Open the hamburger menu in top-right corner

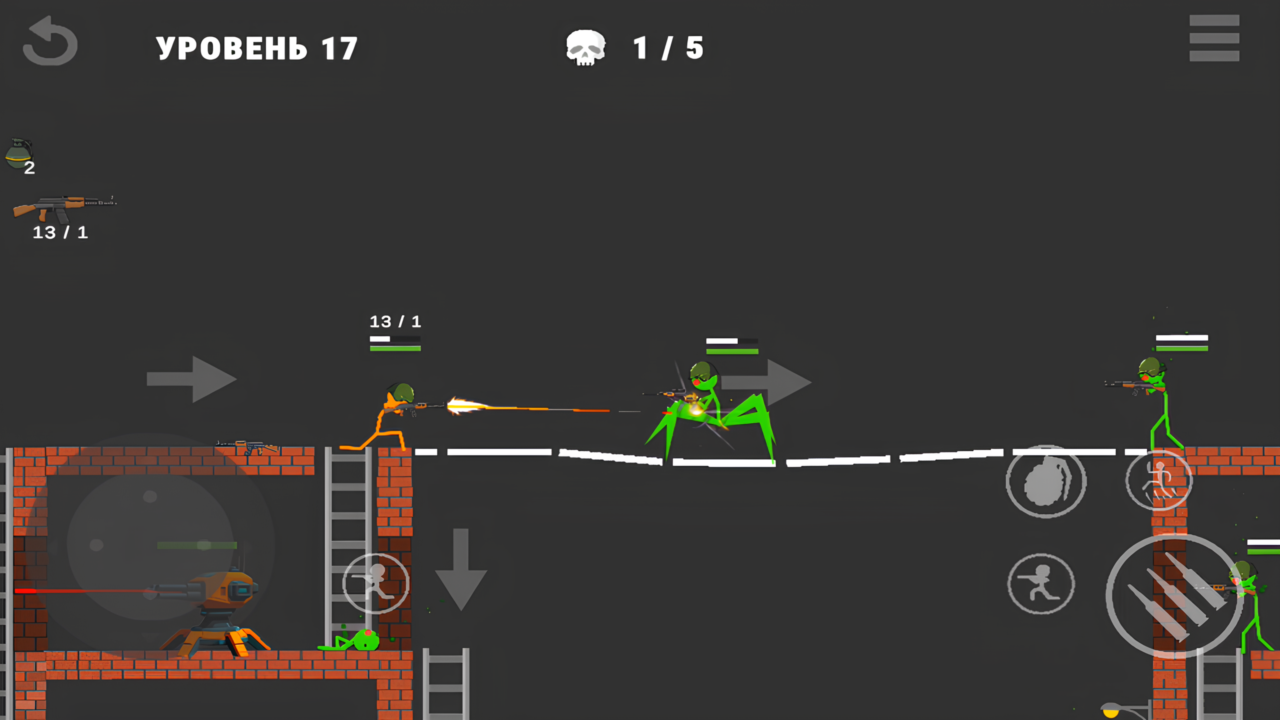point(1214,38)
